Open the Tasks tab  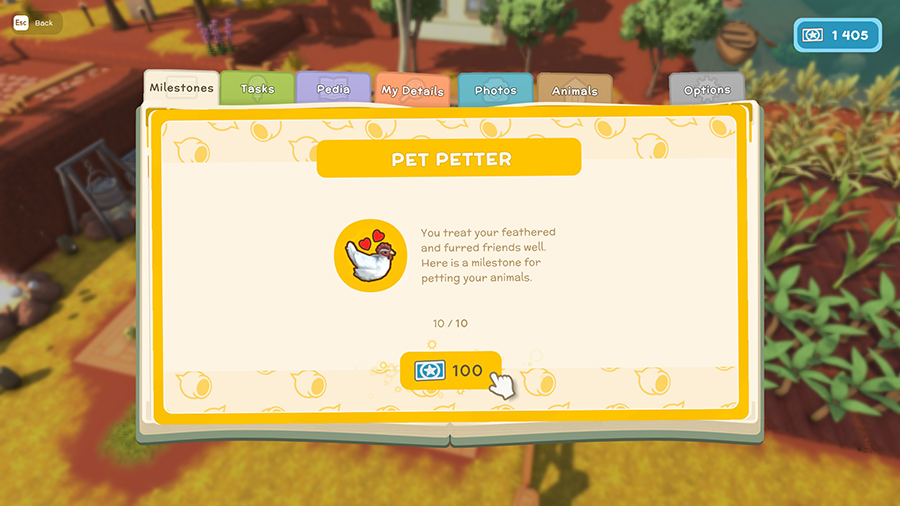pos(257,89)
